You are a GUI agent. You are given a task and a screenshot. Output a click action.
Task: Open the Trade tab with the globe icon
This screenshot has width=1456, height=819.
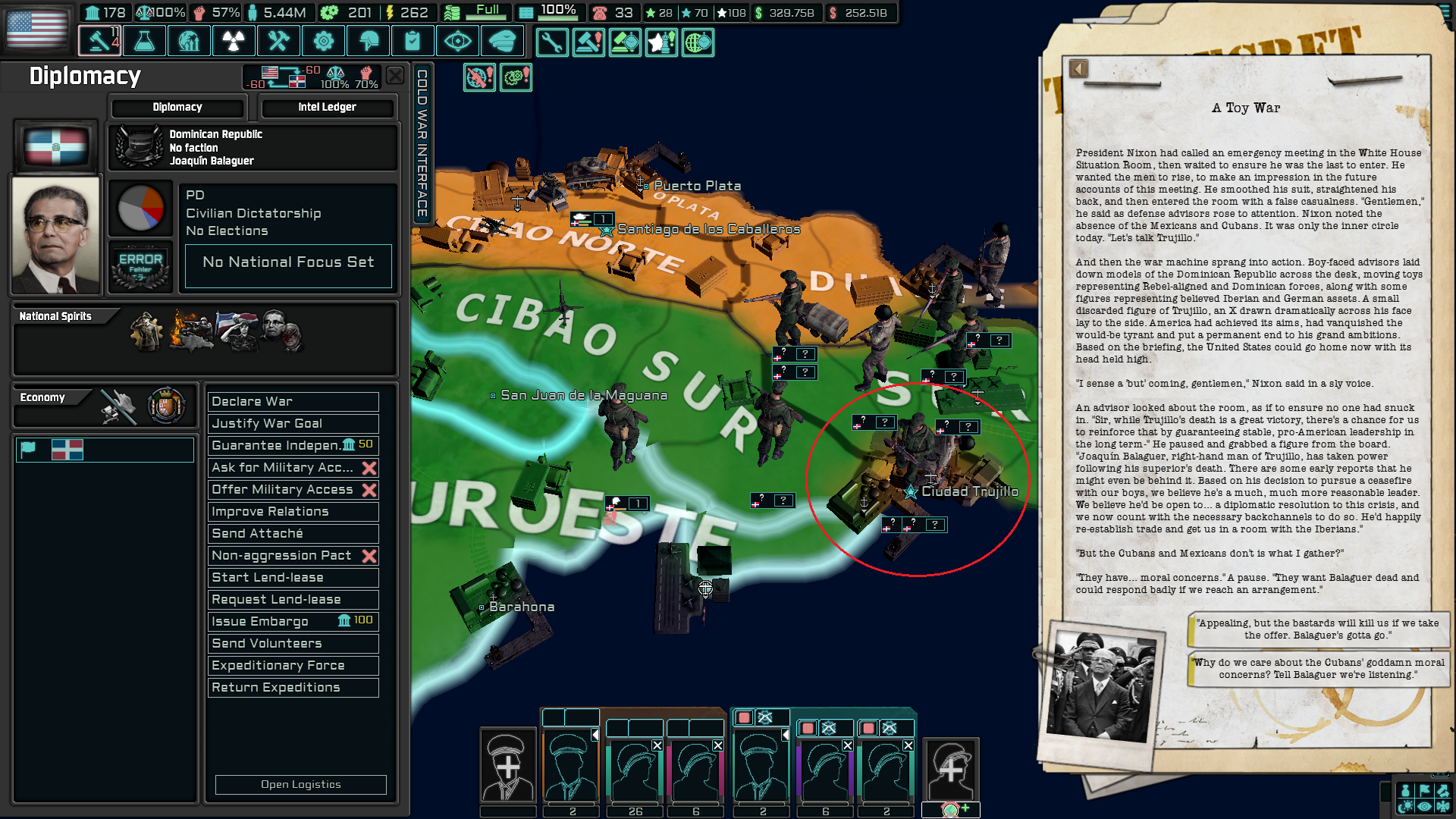(x=189, y=41)
